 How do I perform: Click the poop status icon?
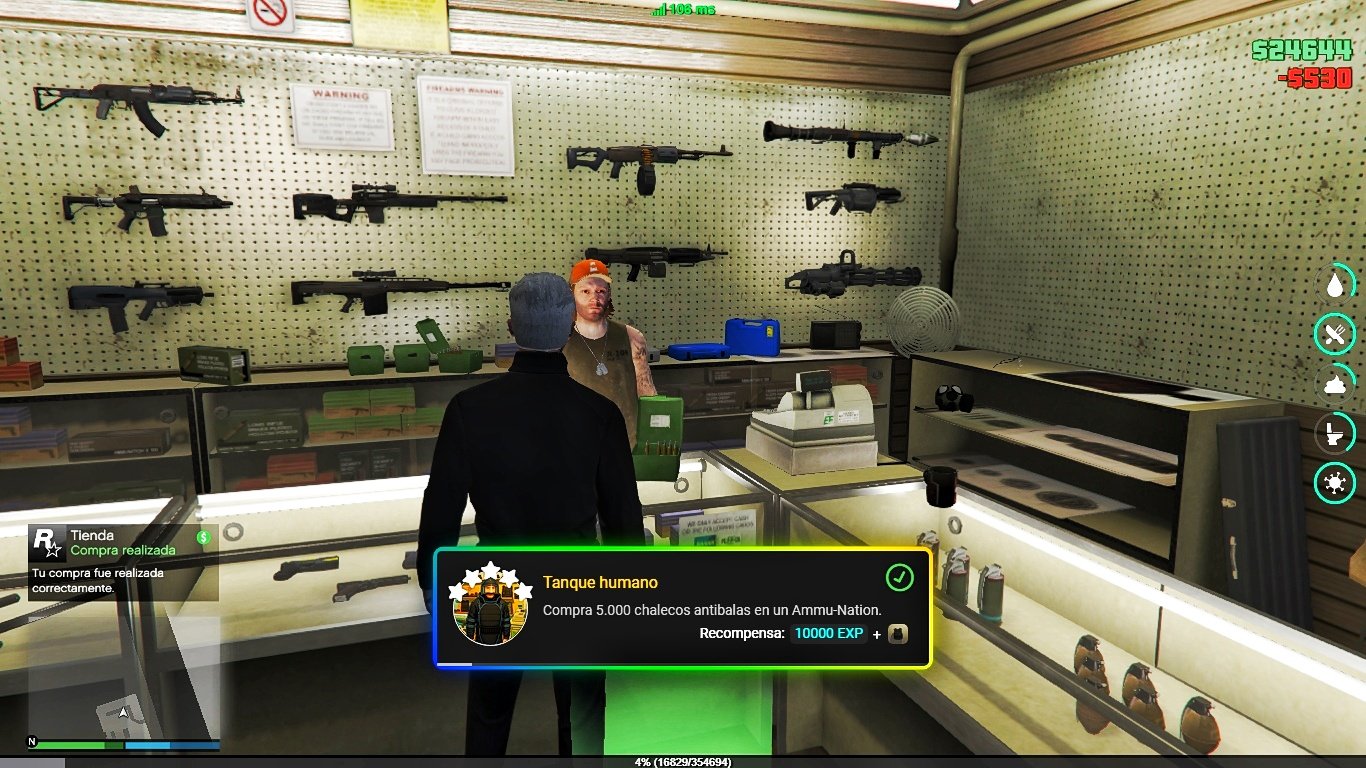tap(1333, 384)
